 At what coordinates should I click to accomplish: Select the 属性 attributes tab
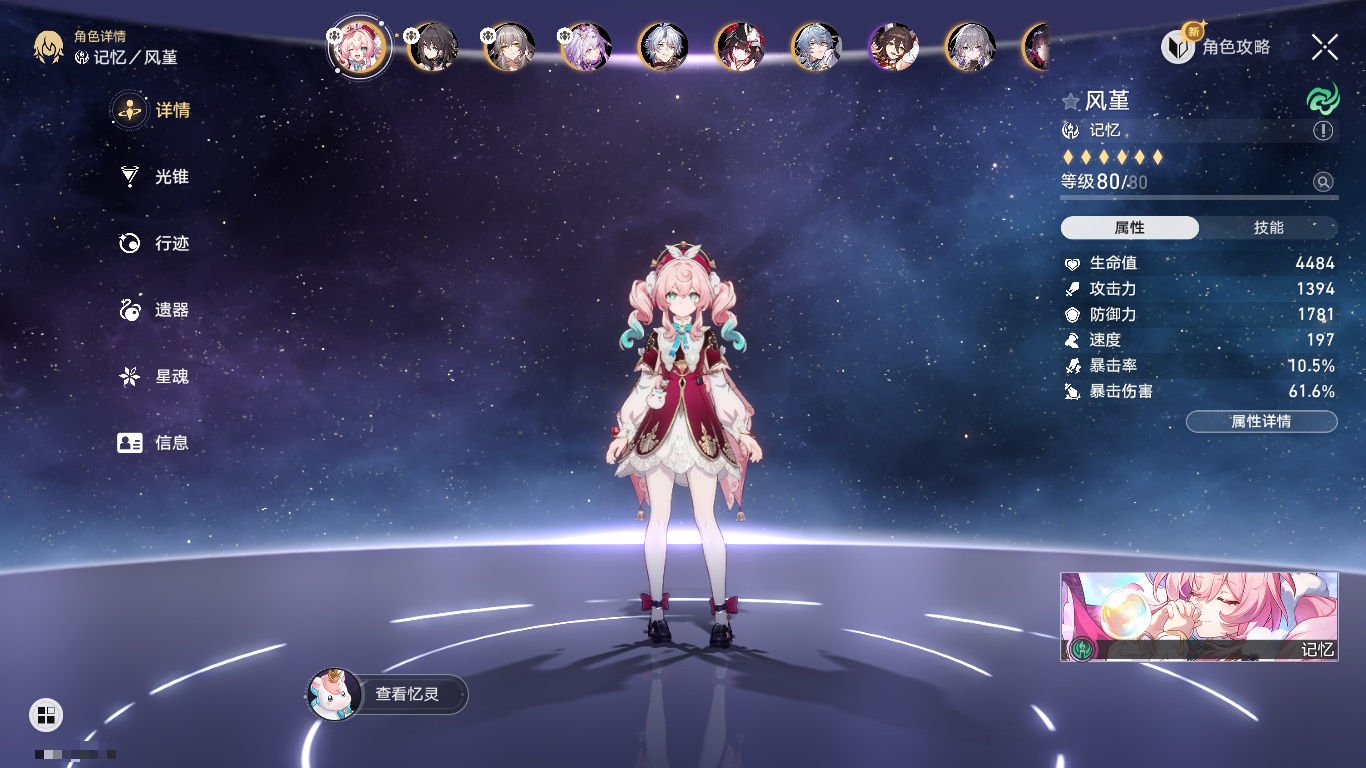(1130, 228)
